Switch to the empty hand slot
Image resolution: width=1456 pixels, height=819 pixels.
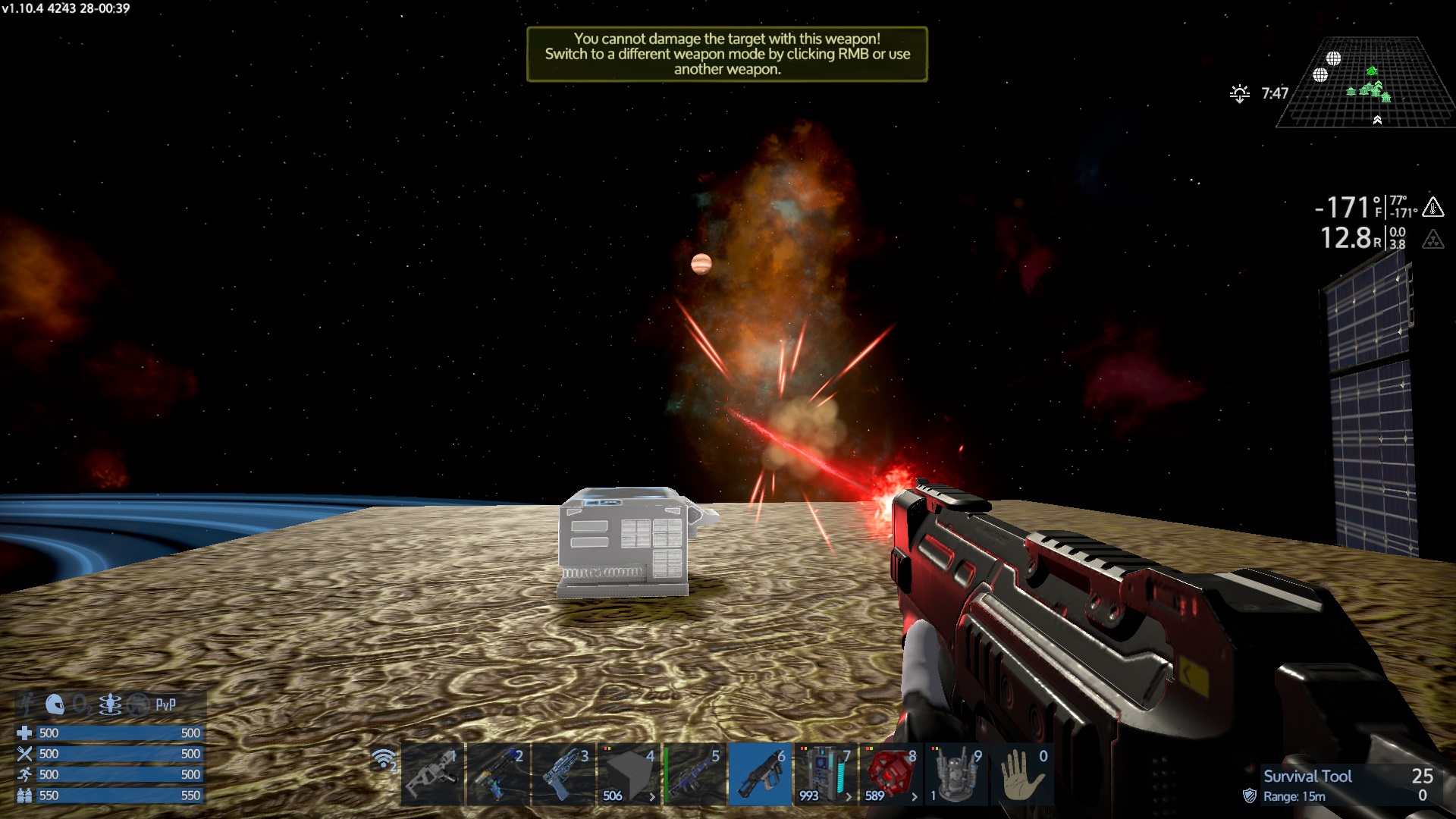click(x=1021, y=775)
